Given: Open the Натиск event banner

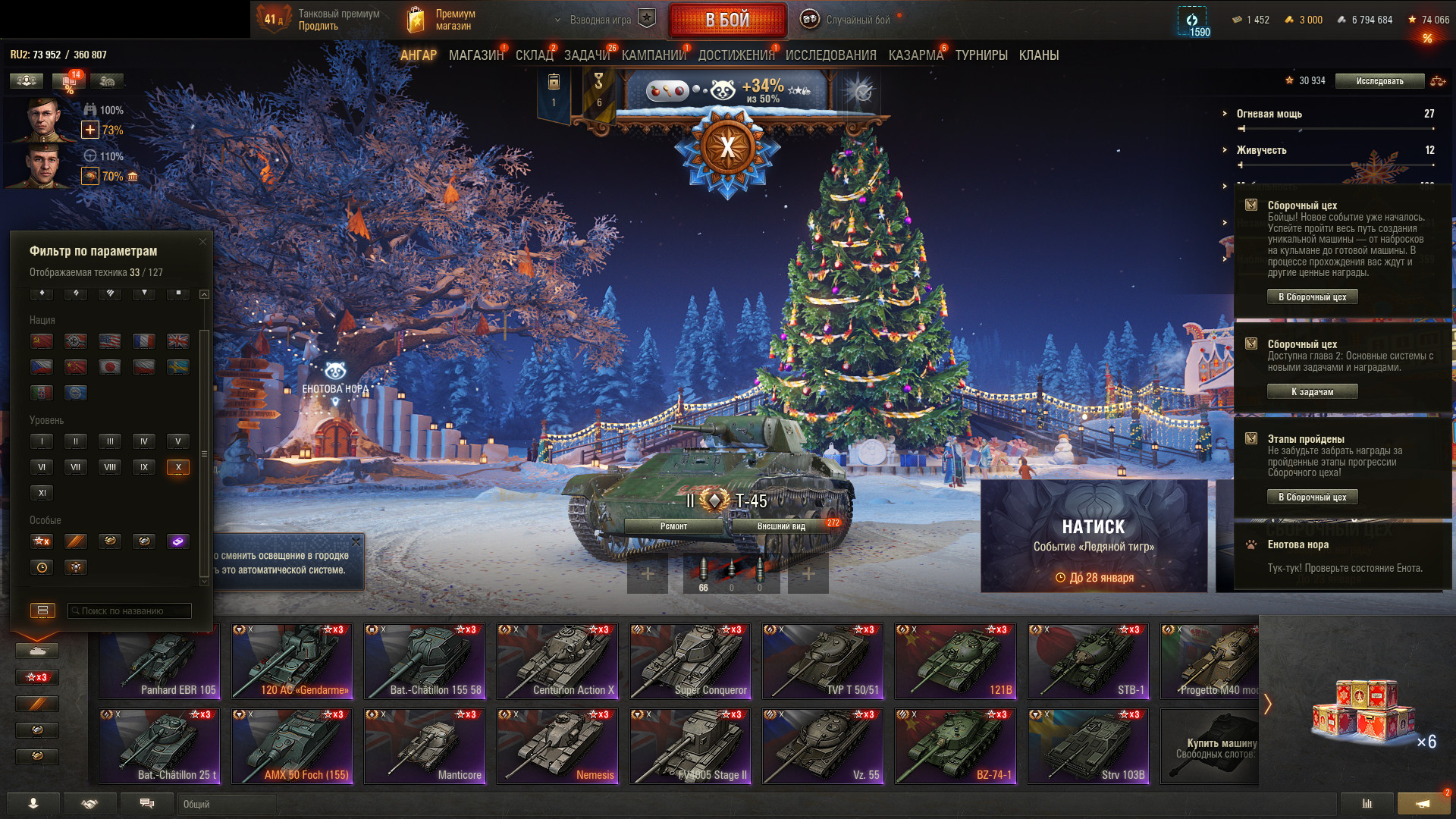Looking at the screenshot, I should 1094,536.
